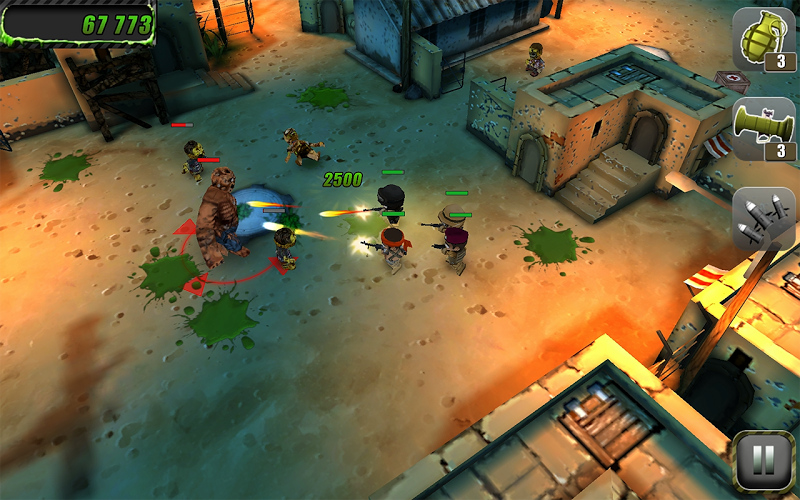Viewport: 800px width, 500px height.
Task: Fire the rocket launcher ability
Action: point(763,129)
